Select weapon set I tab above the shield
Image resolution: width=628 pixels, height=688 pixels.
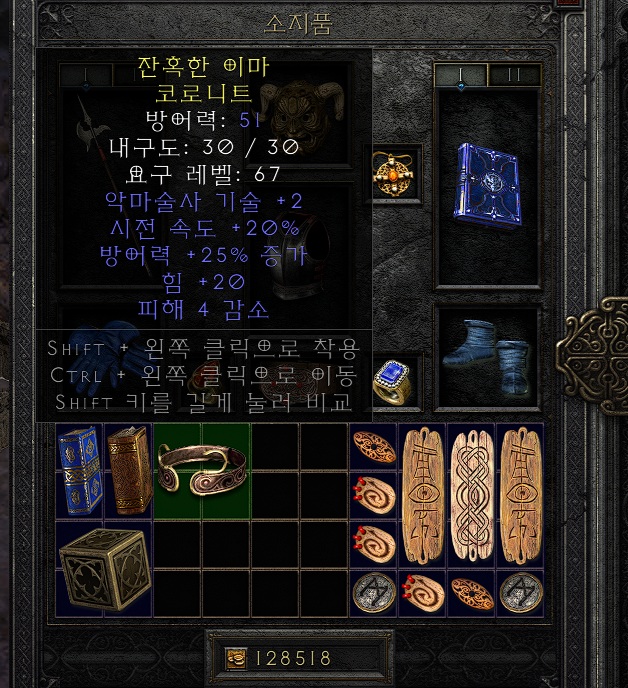[460, 74]
